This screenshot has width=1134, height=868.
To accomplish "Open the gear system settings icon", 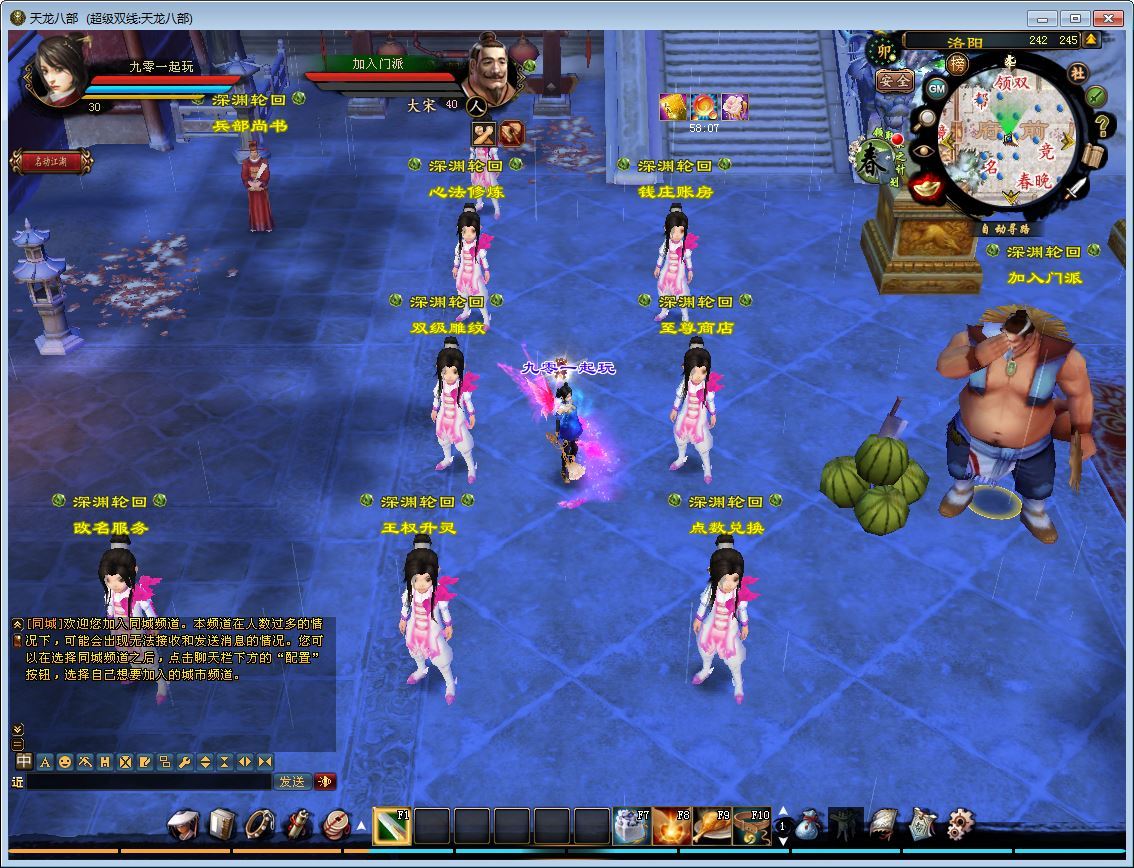I will [960, 825].
